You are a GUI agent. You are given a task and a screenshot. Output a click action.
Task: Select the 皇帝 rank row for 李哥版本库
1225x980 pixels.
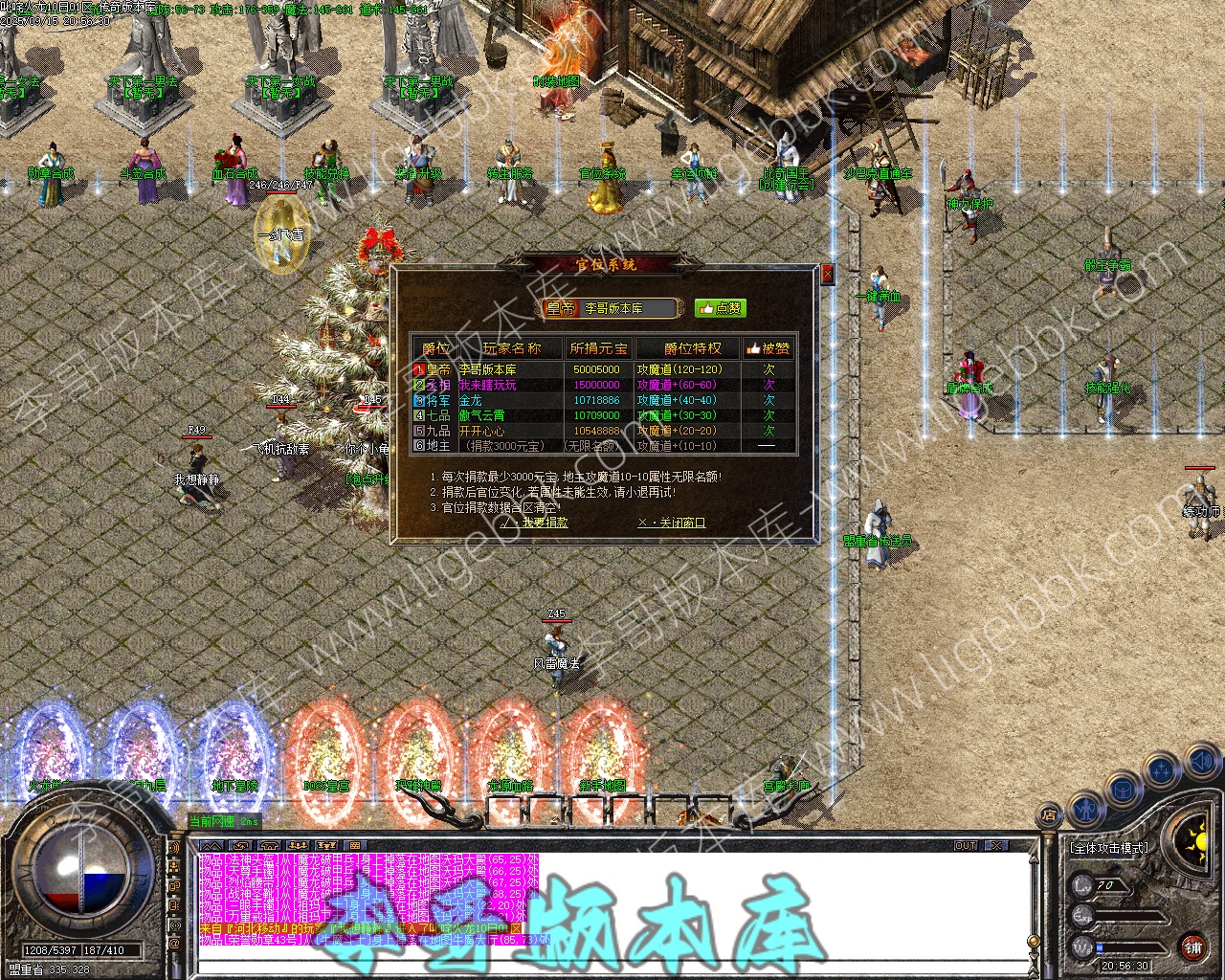coord(603,369)
